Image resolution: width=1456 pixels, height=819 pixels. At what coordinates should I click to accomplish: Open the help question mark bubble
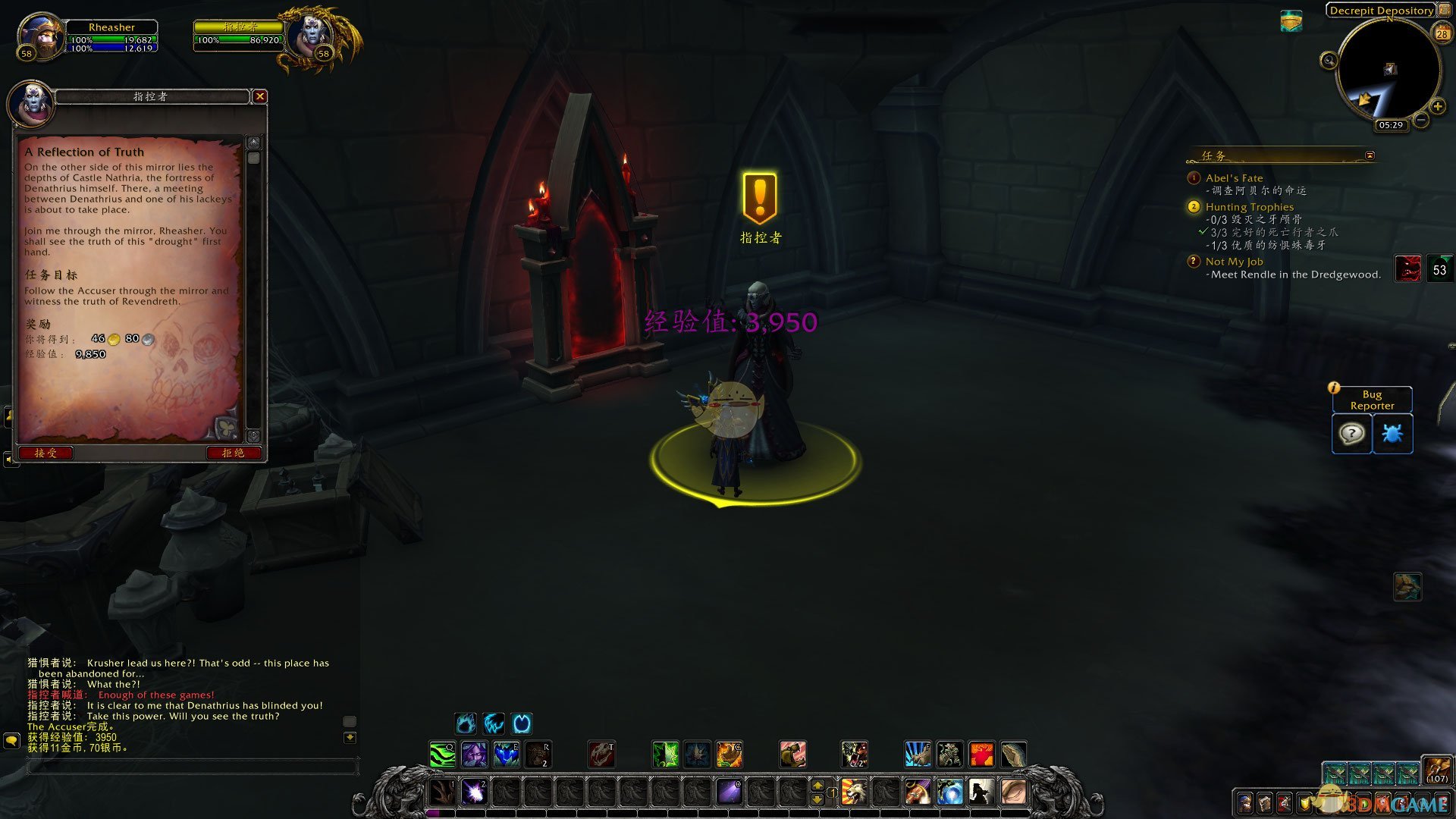coord(1351,434)
